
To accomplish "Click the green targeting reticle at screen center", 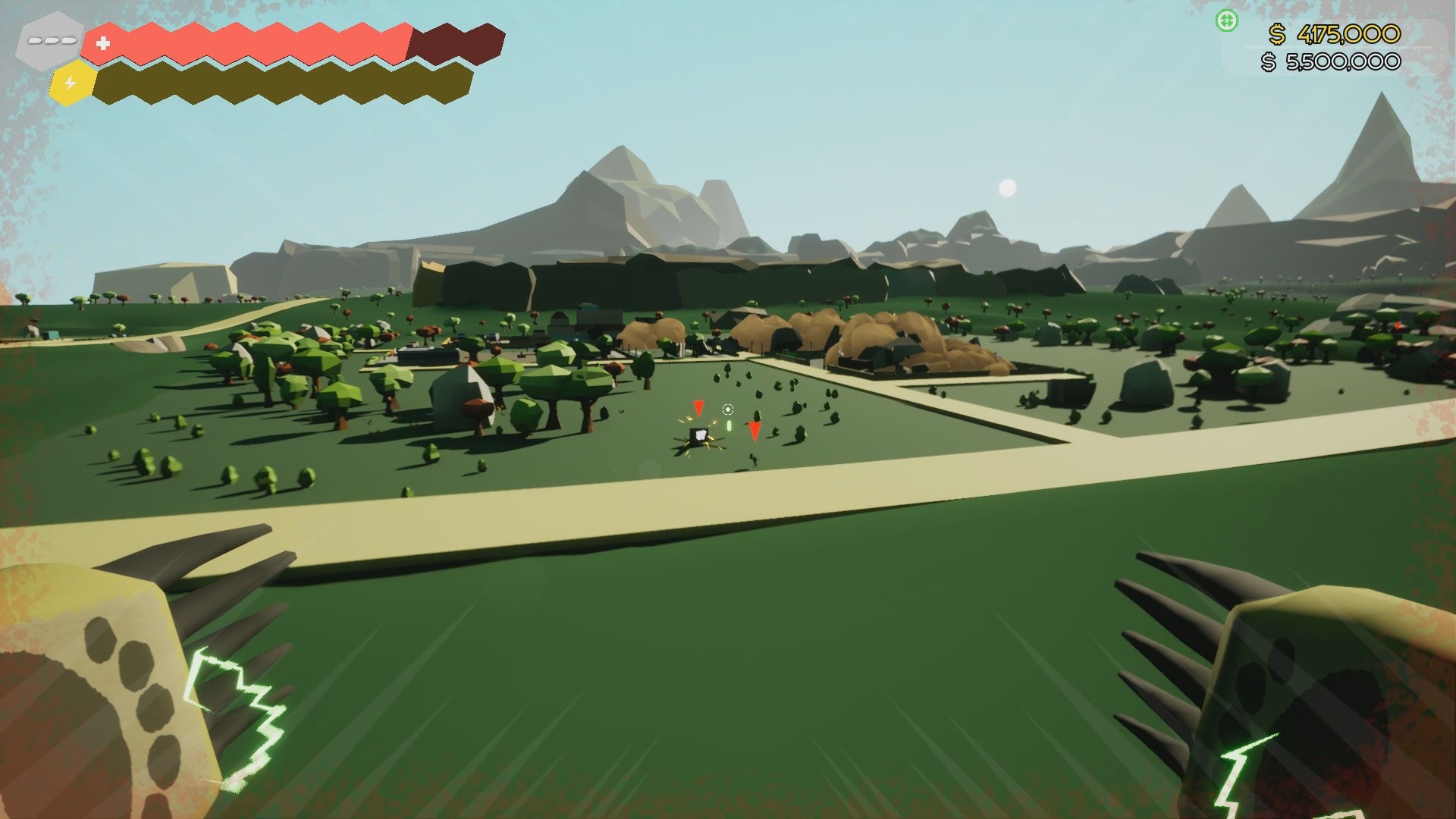I will click(728, 409).
